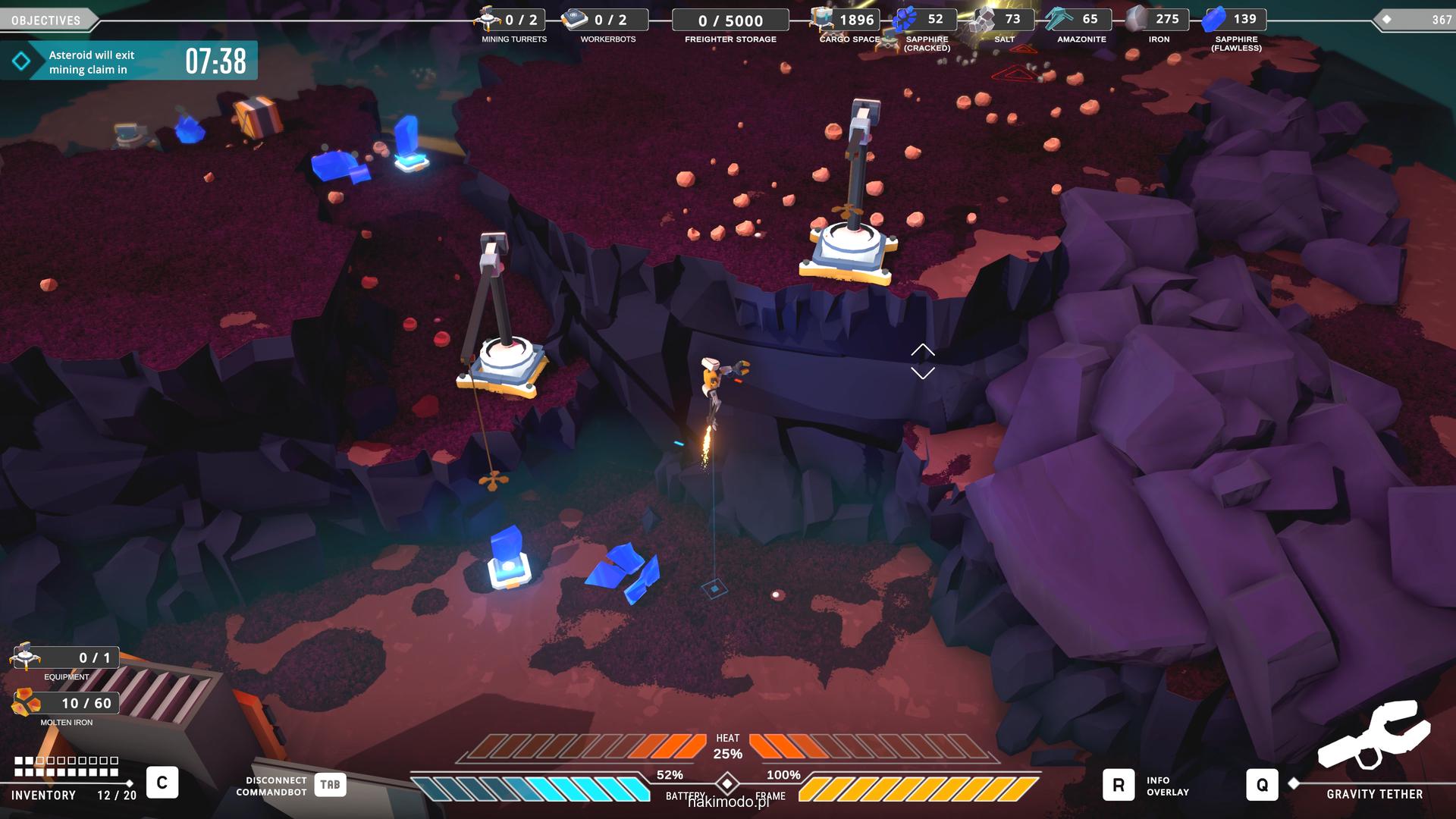Select the Iron resource icon
1456x819 pixels.
coord(1137,19)
